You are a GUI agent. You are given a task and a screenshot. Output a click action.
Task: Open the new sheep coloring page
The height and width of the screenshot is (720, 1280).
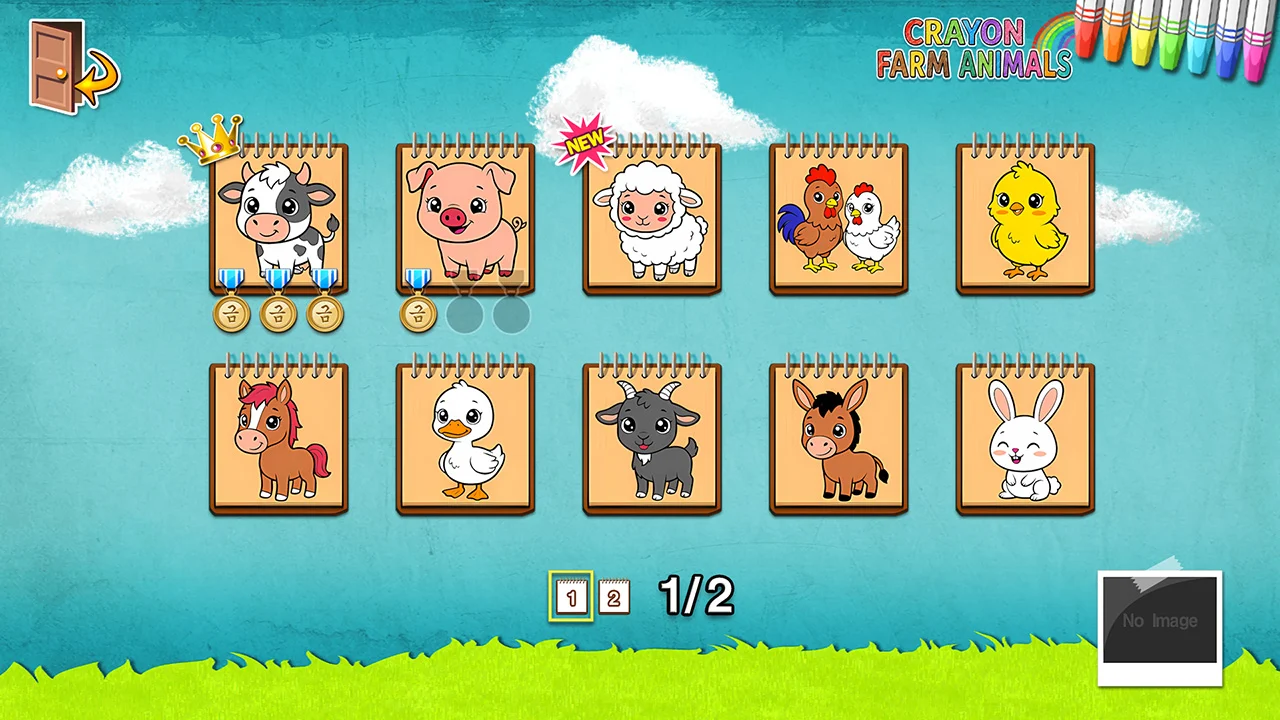click(x=652, y=220)
